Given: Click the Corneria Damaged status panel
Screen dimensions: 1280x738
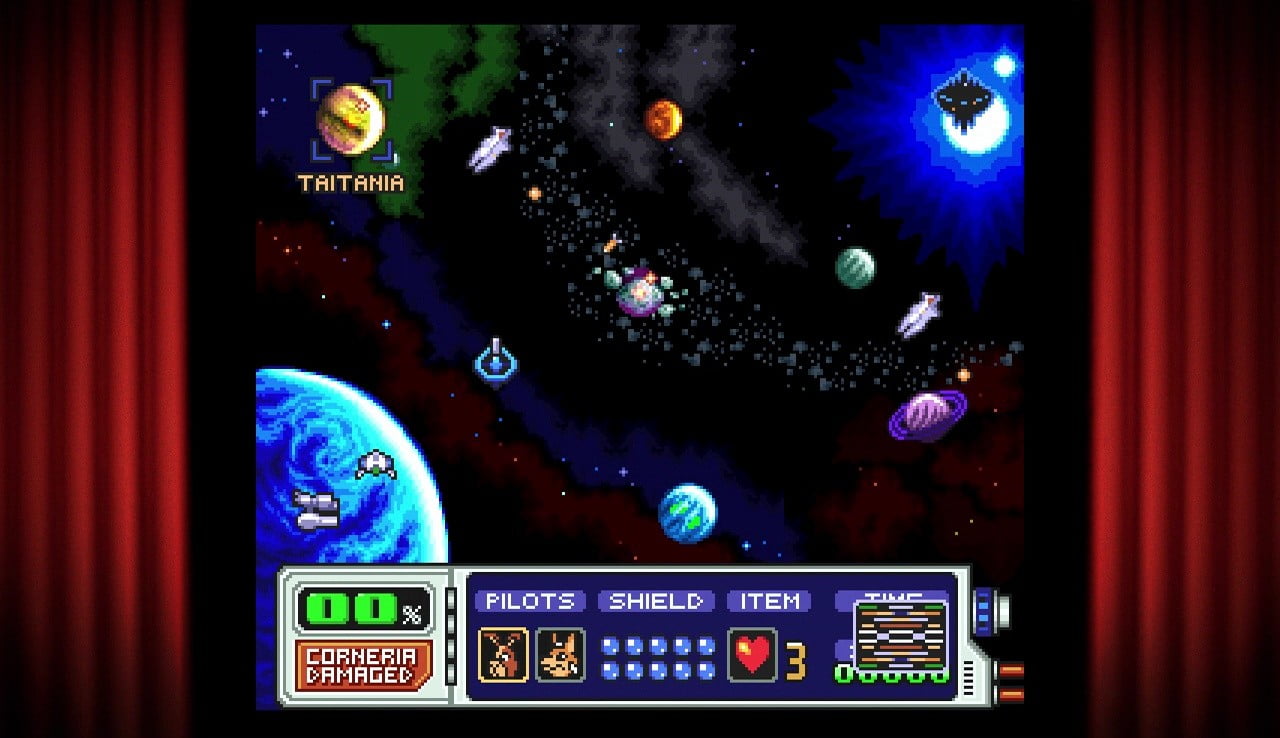Looking at the screenshot, I should (363, 666).
